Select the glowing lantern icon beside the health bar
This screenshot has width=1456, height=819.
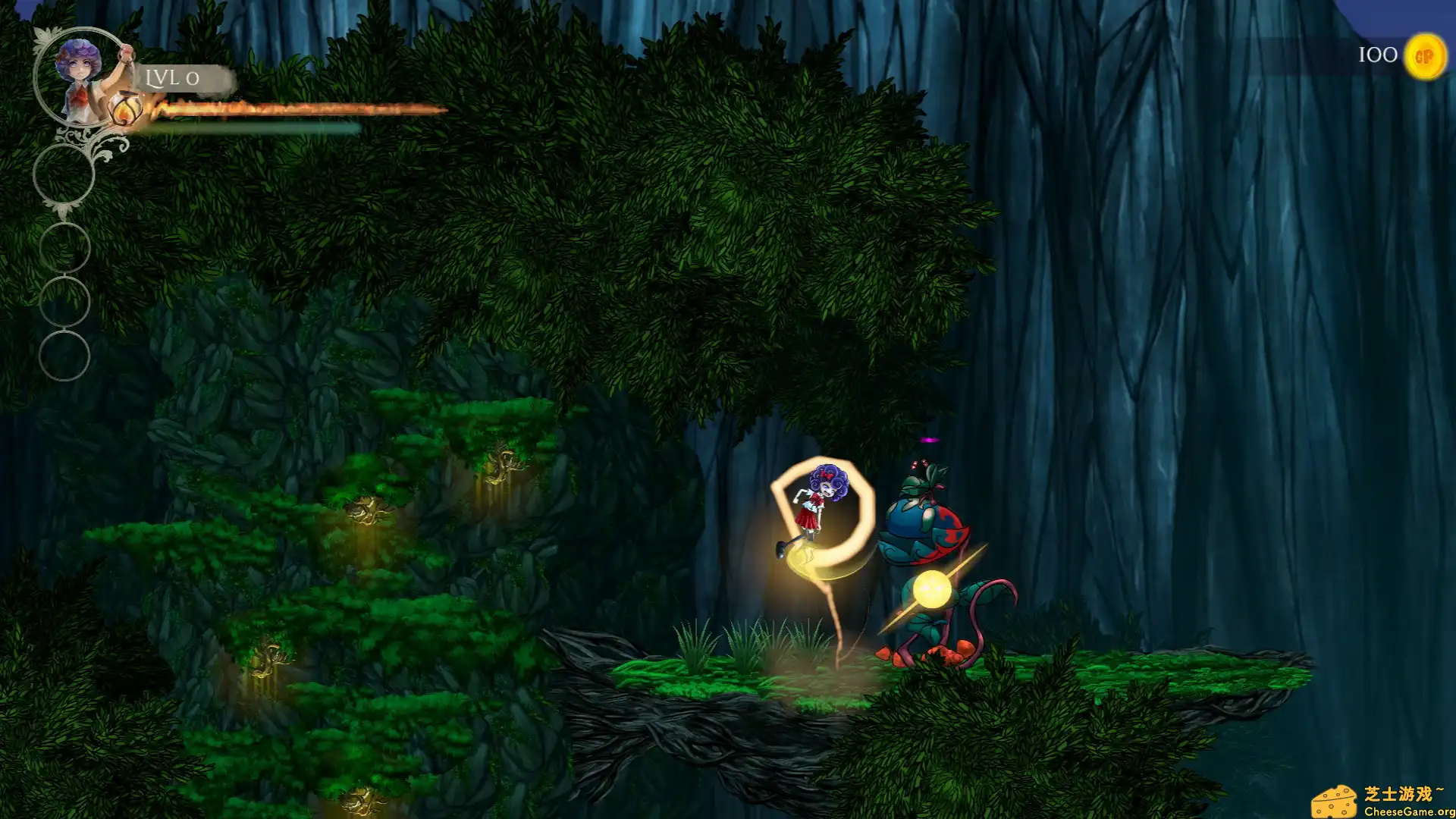point(124,110)
